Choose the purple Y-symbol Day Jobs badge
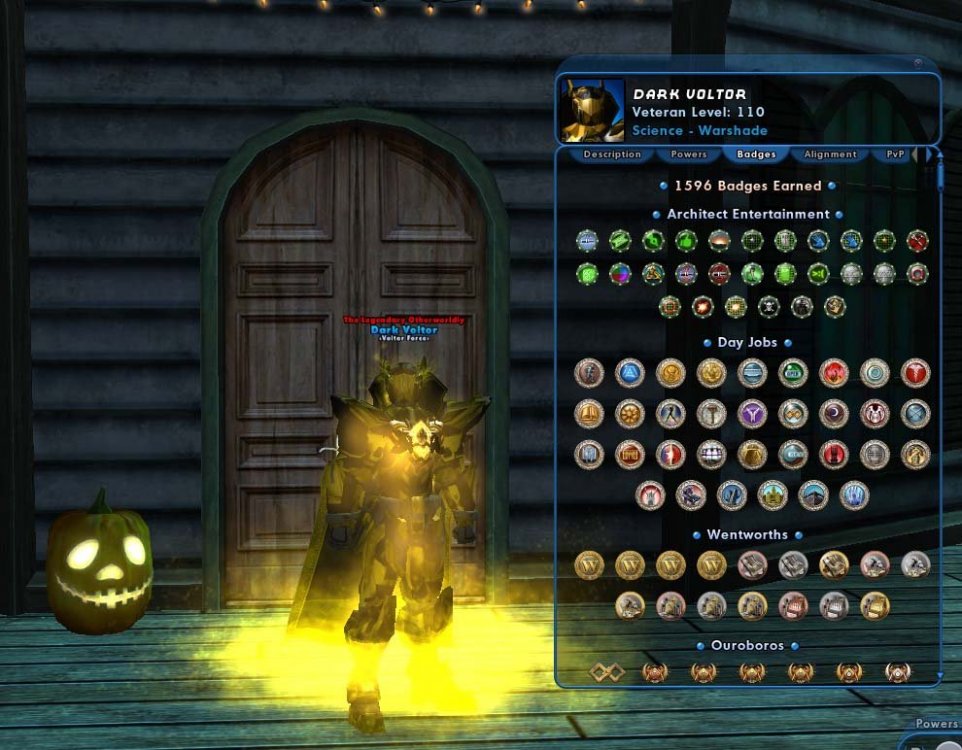Screen dimensions: 962x750 [x=752, y=413]
